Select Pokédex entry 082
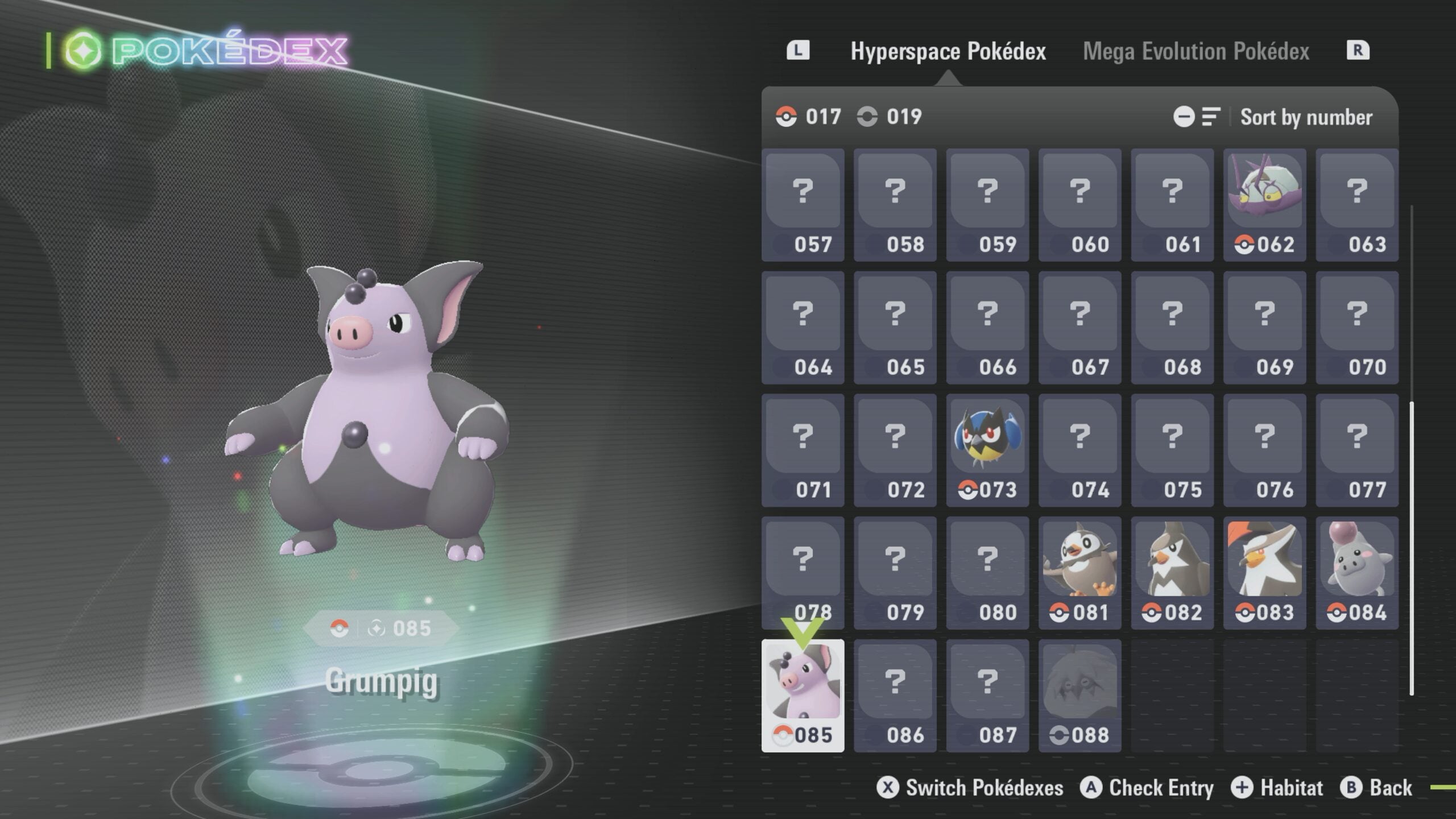Screen dimensions: 1456x819 click(x=1172, y=573)
